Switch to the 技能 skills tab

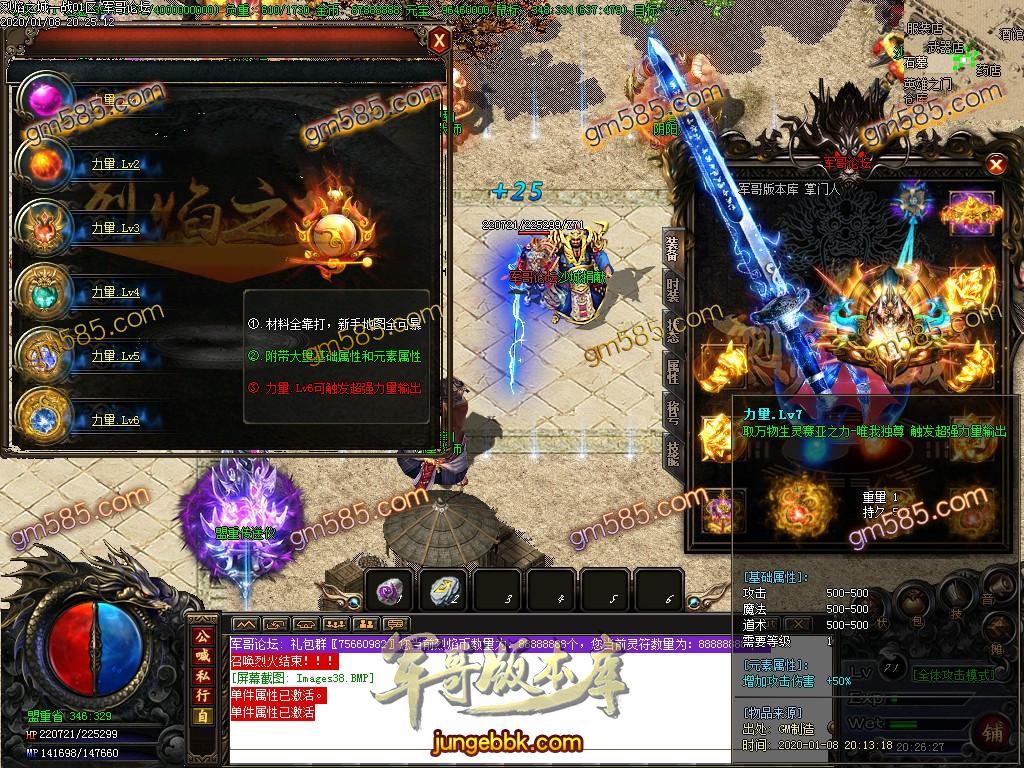click(673, 453)
